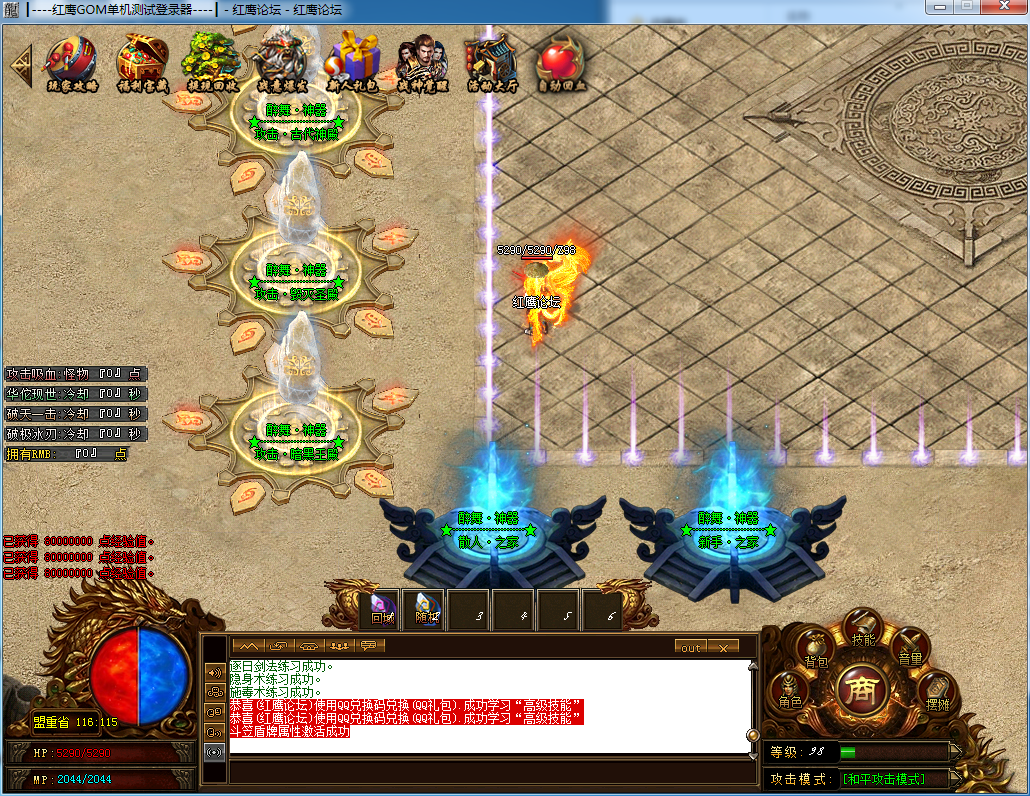
Task: Open the 战神觉醒 war god awakening icon
Action: pyautogui.click(x=422, y=63)
